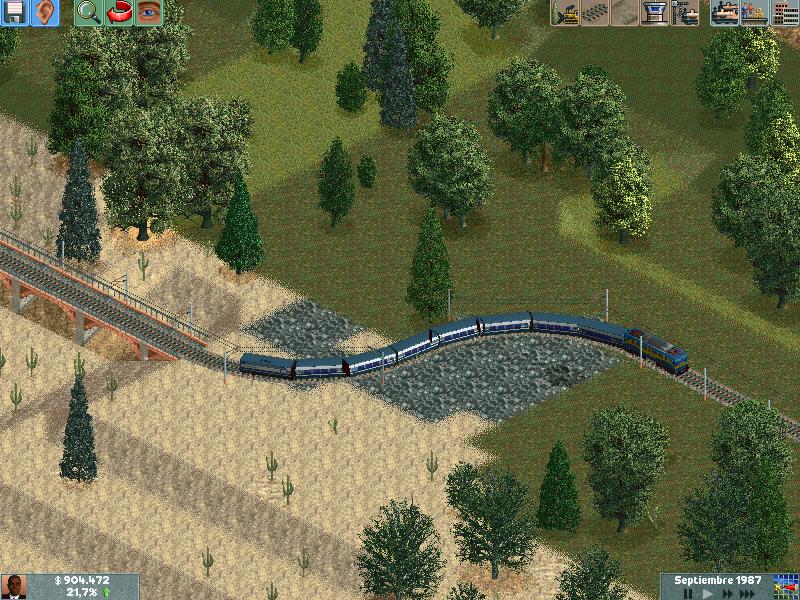The height and width of the screenshot is (600, 800).
Task: Choose the railroad track construction tool
Action: point(595,13)
